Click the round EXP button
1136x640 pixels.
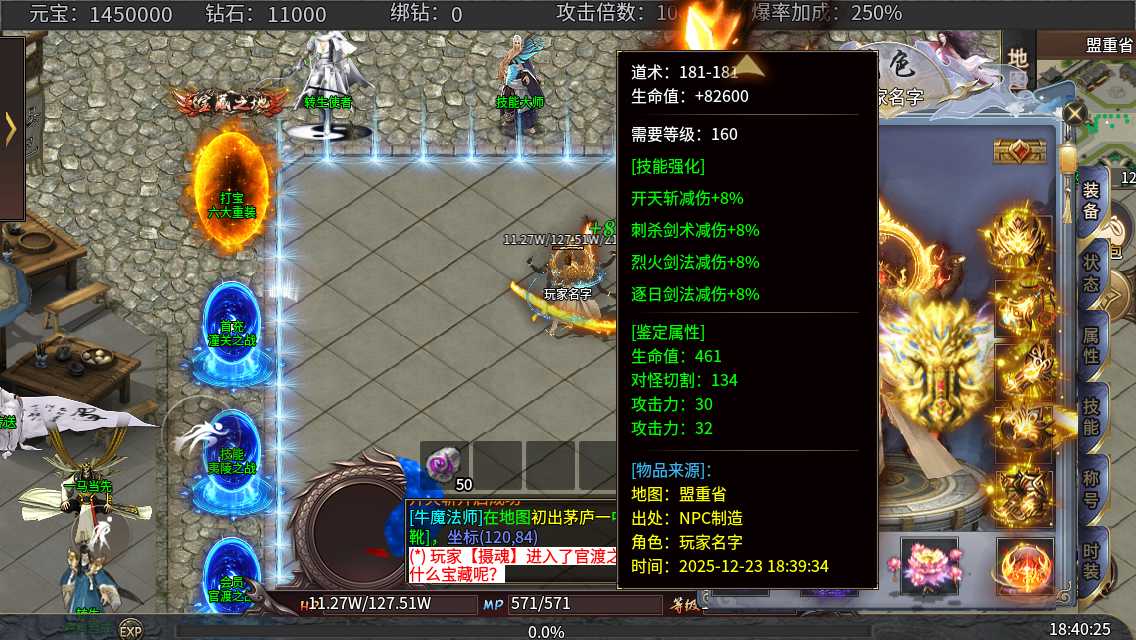[130, 630]
